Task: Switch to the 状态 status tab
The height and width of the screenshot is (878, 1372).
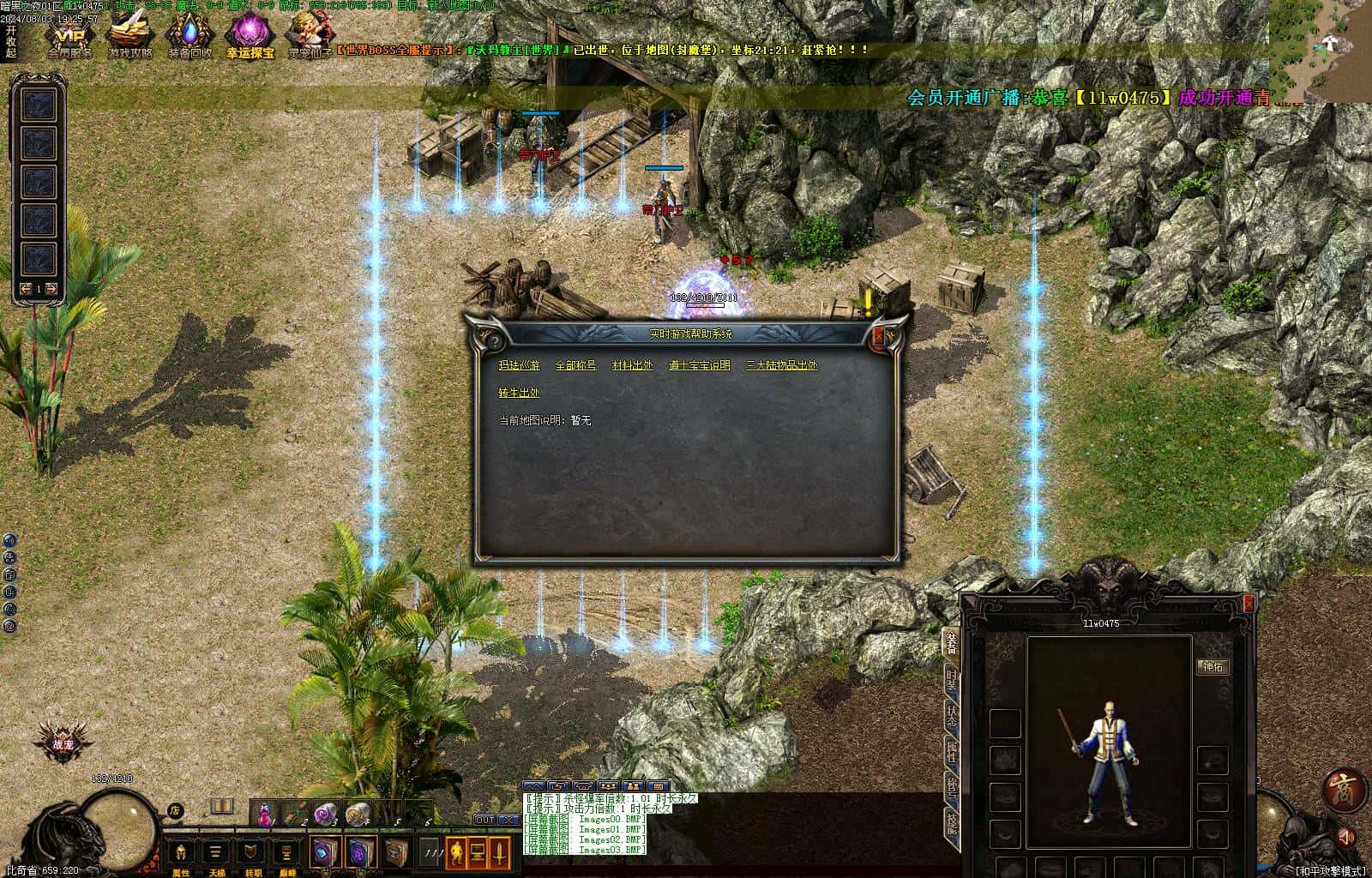Action: (951, 718)
